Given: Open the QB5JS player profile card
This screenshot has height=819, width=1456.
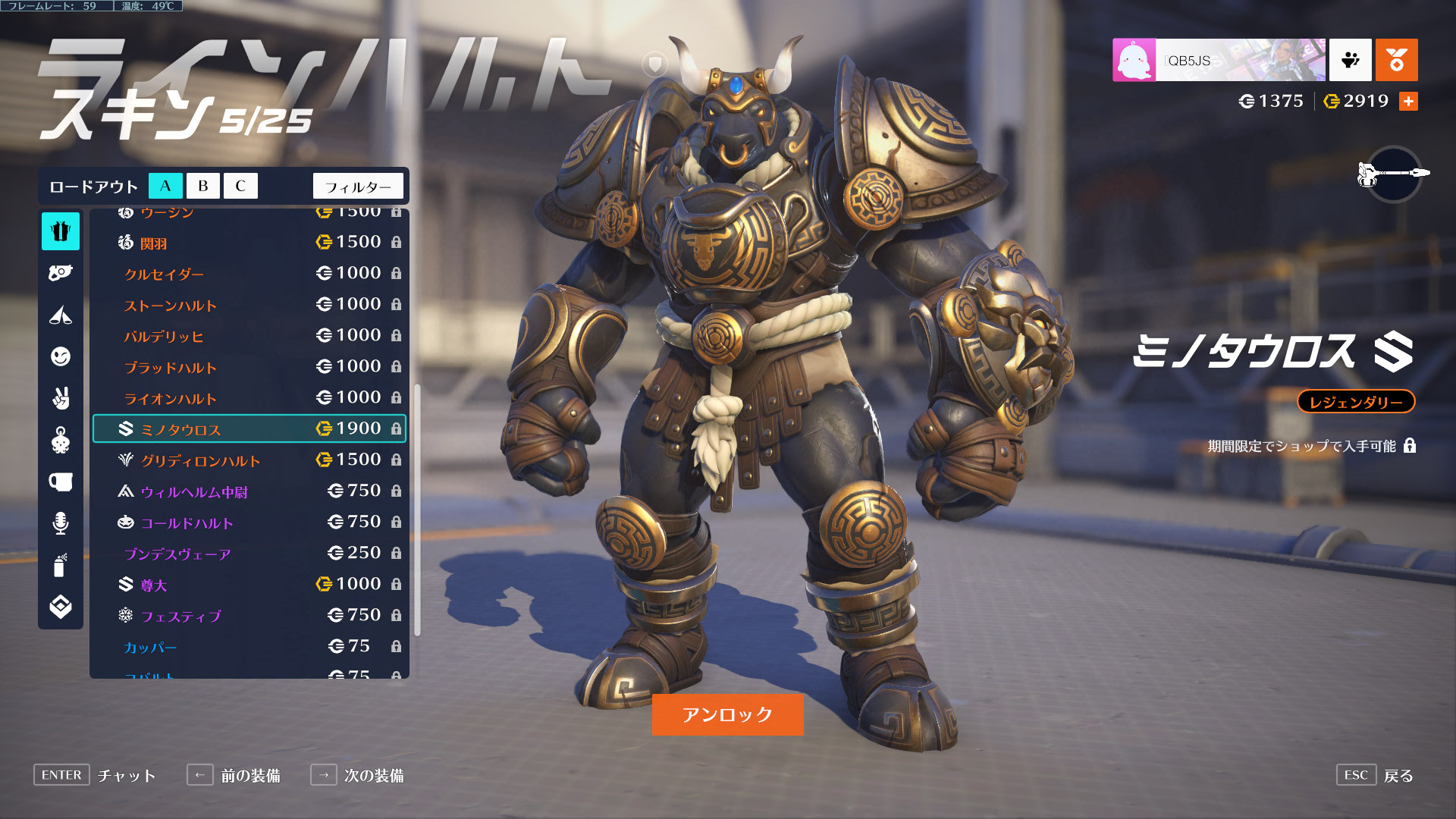Looking at the screenshot, I should (1219, 60).
